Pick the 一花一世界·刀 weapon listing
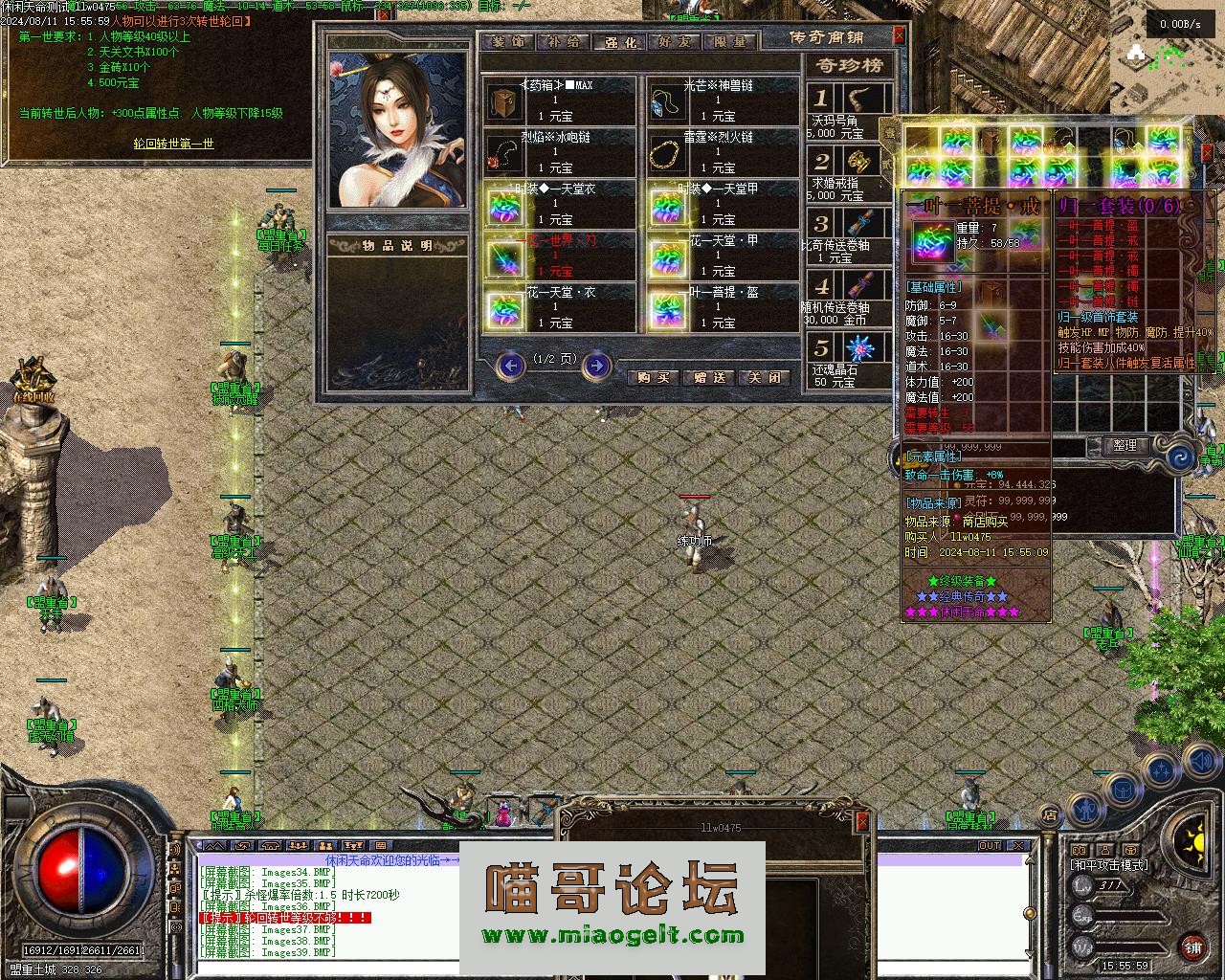1225x980 pixels. pos(559,256)
